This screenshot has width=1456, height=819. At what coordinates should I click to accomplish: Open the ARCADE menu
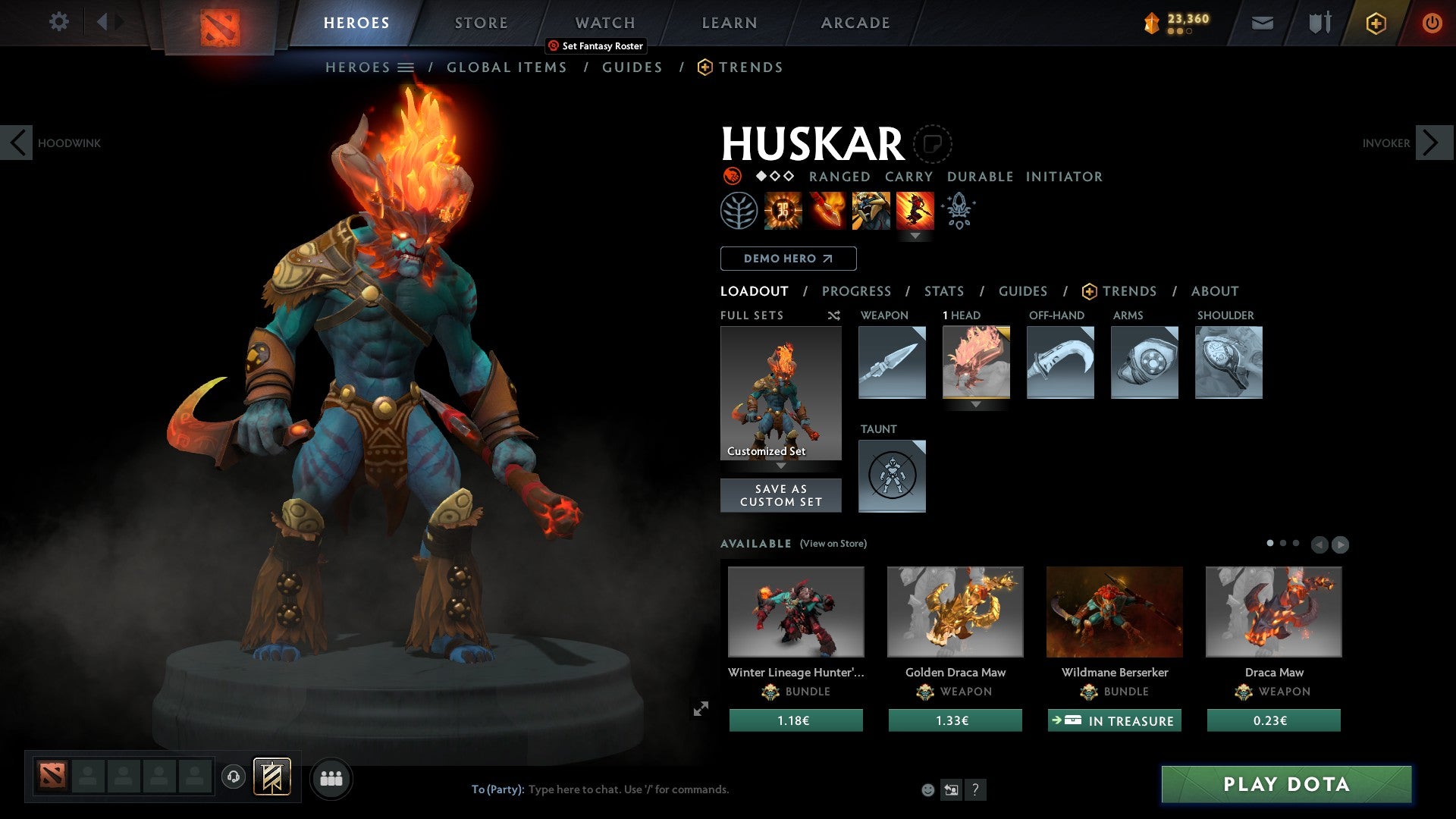855,23
